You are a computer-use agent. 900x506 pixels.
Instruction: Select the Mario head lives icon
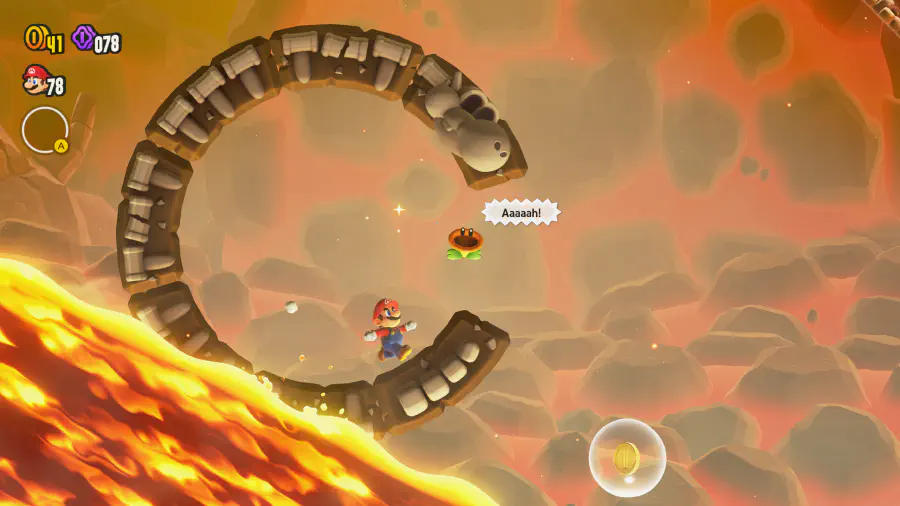pos(34,79)
